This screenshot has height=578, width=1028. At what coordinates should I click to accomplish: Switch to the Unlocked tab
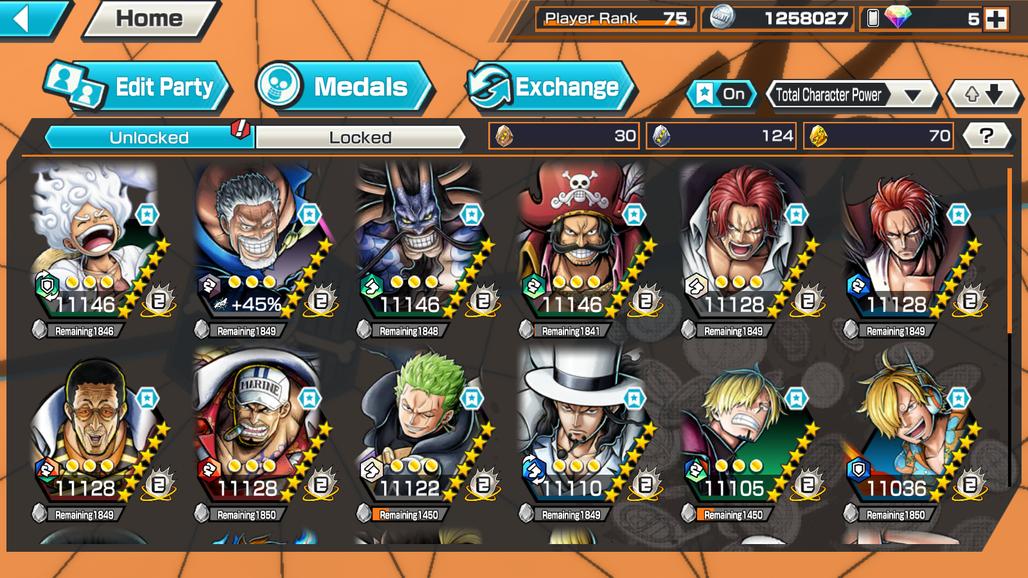tap(150, 137)
